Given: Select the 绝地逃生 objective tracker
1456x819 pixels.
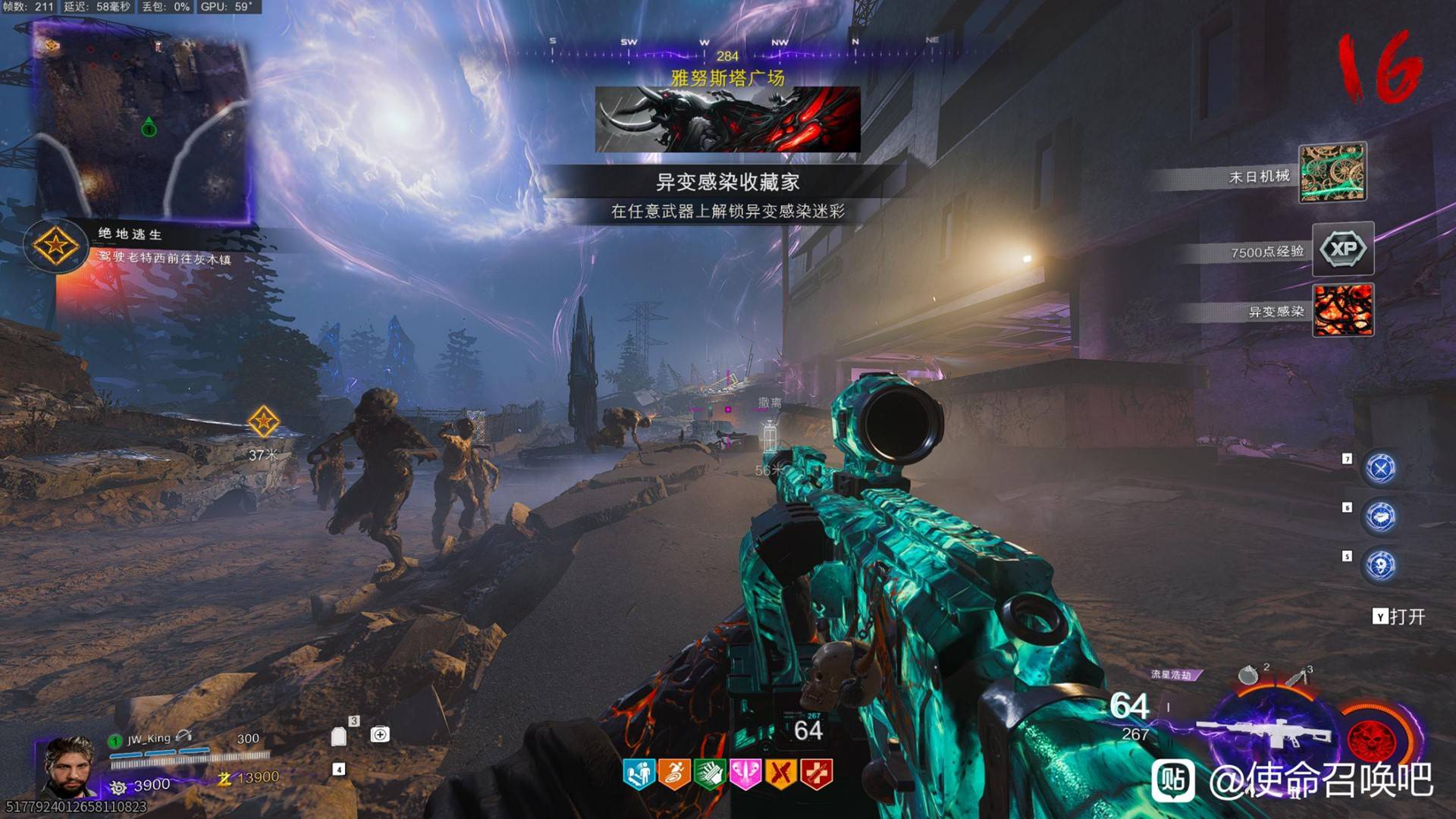Looking at the screenshot, I should 55,246.
